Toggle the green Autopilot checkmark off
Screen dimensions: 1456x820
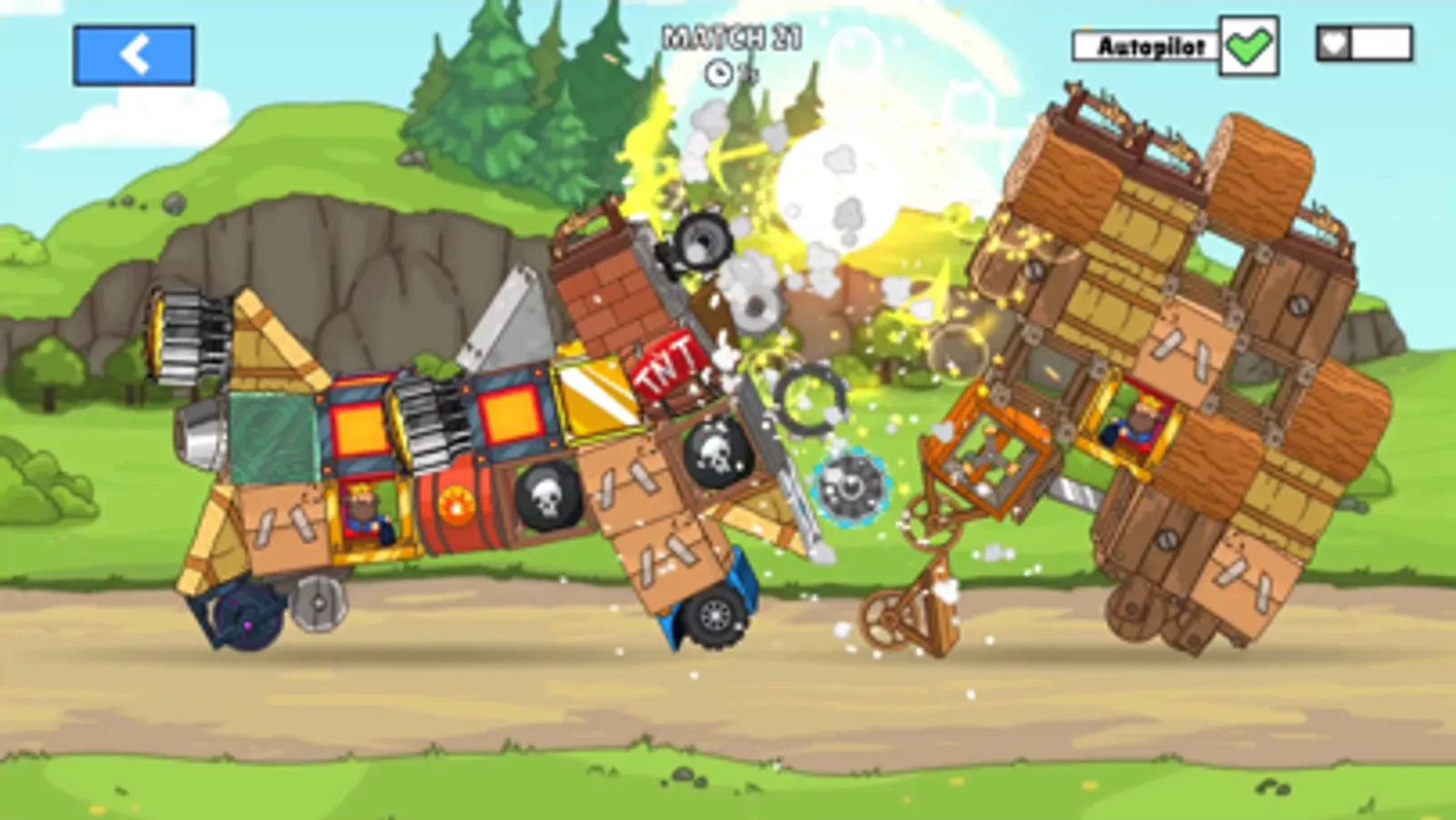1250,43
